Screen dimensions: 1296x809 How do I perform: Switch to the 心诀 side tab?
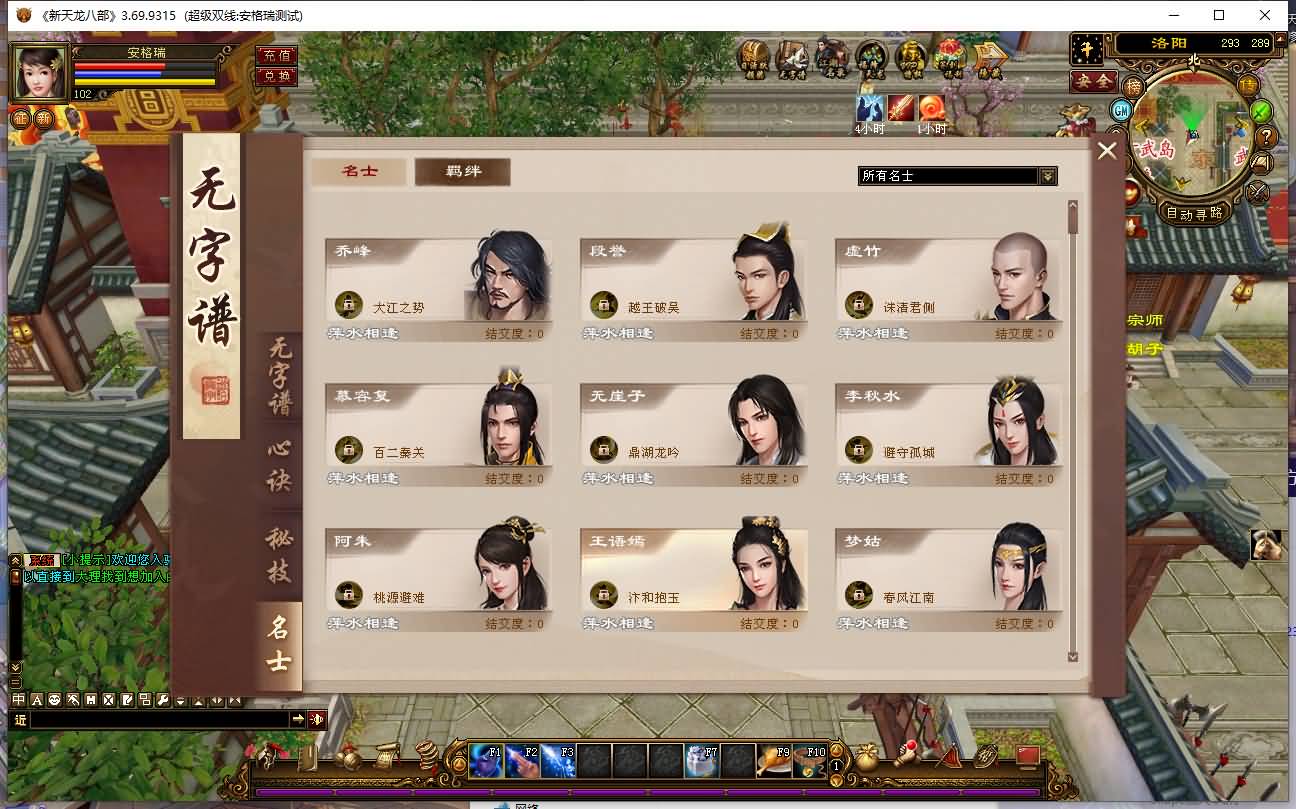coord(279,466)
